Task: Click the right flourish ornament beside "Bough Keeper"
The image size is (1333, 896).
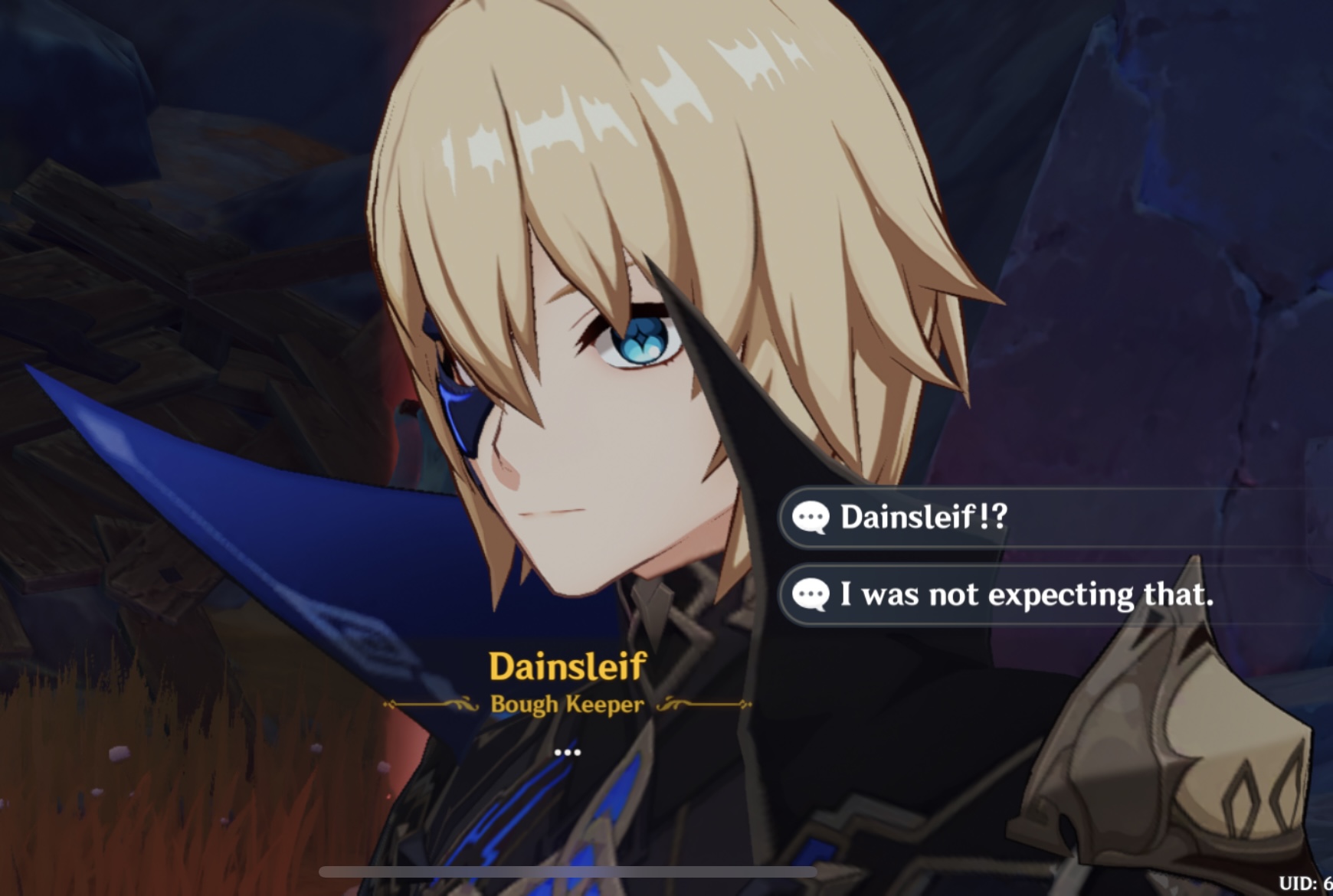Action: (701, 705)
